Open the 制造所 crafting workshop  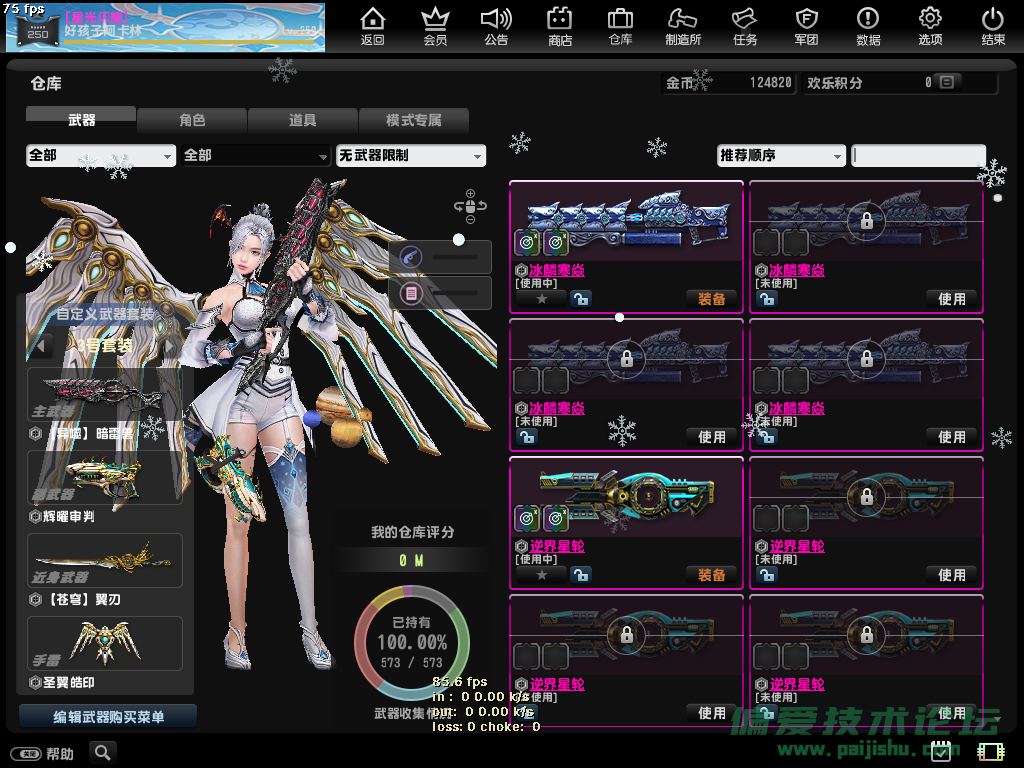click(683, 26)
